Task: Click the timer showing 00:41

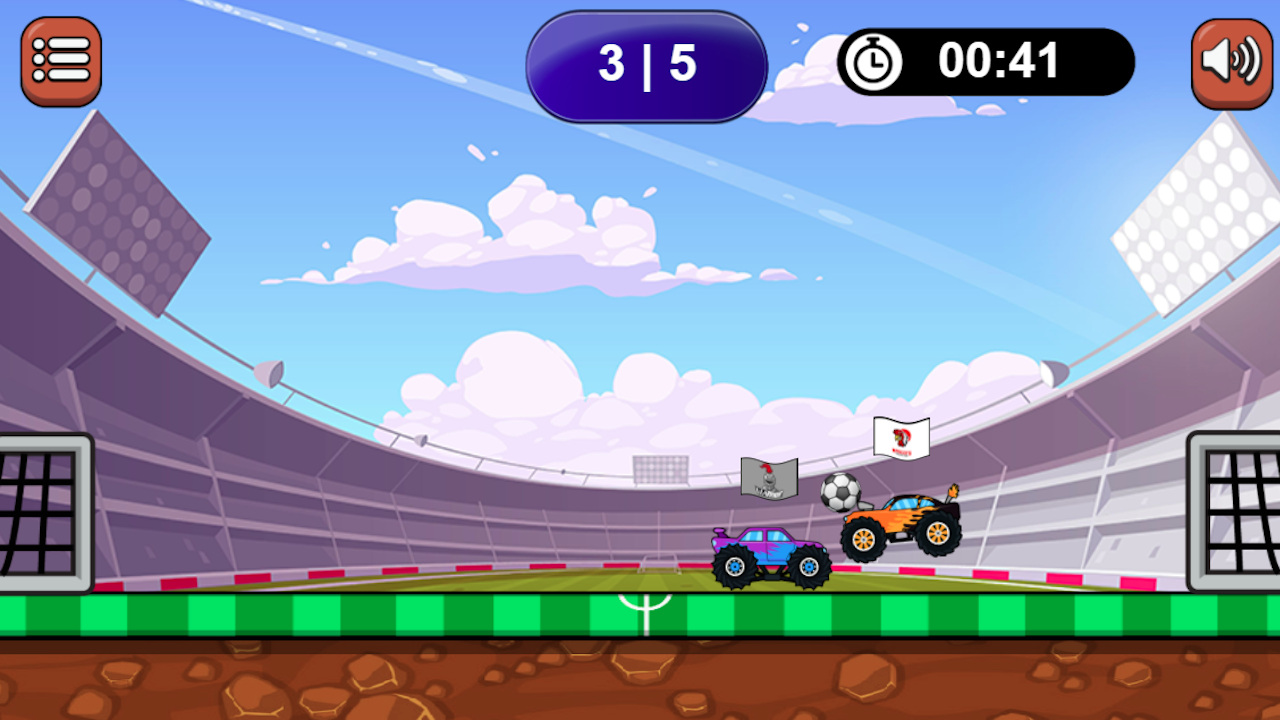Action: coord(1000,61)
